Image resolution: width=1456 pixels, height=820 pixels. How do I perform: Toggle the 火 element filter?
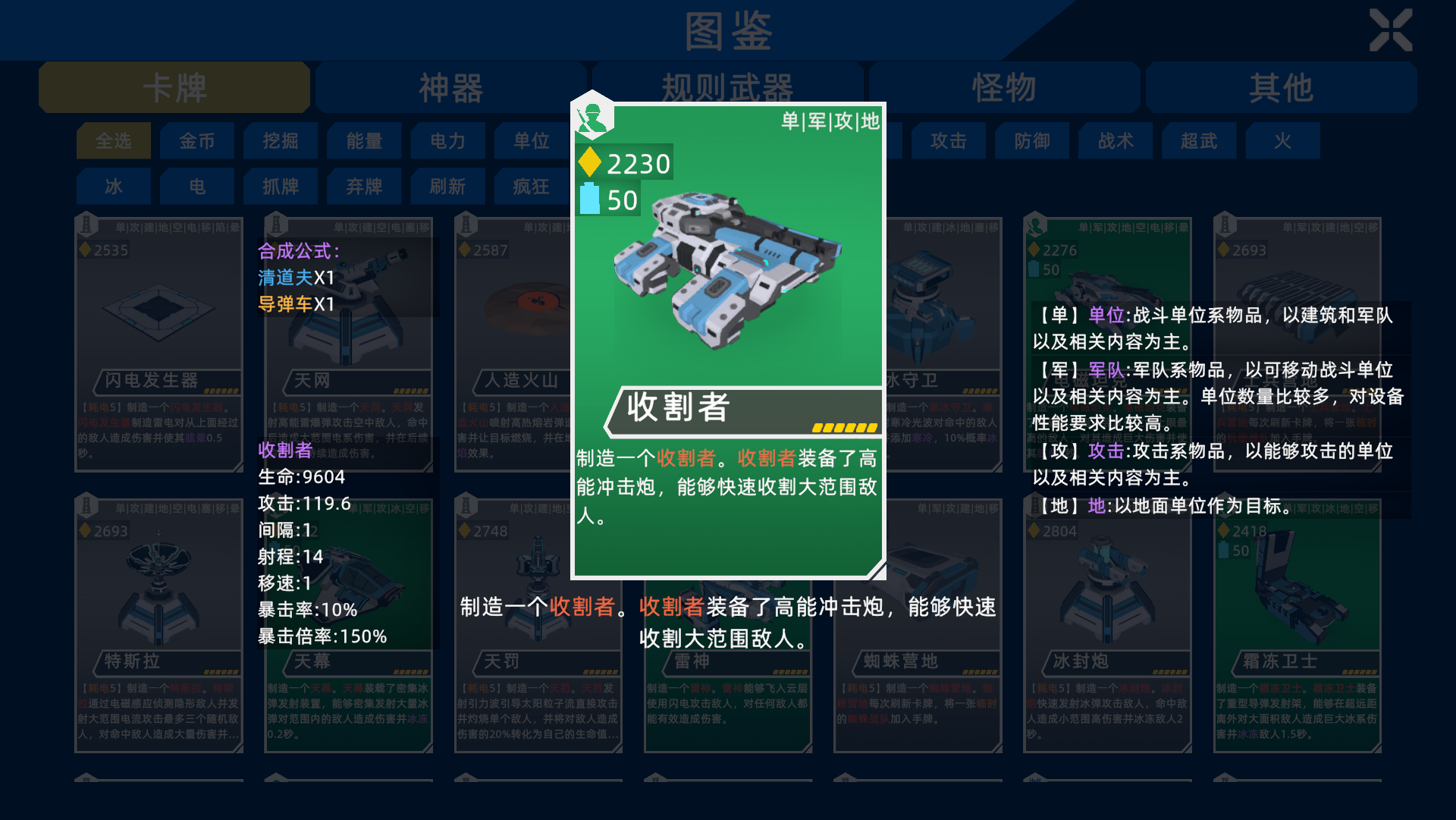[x=1282, y=141]
